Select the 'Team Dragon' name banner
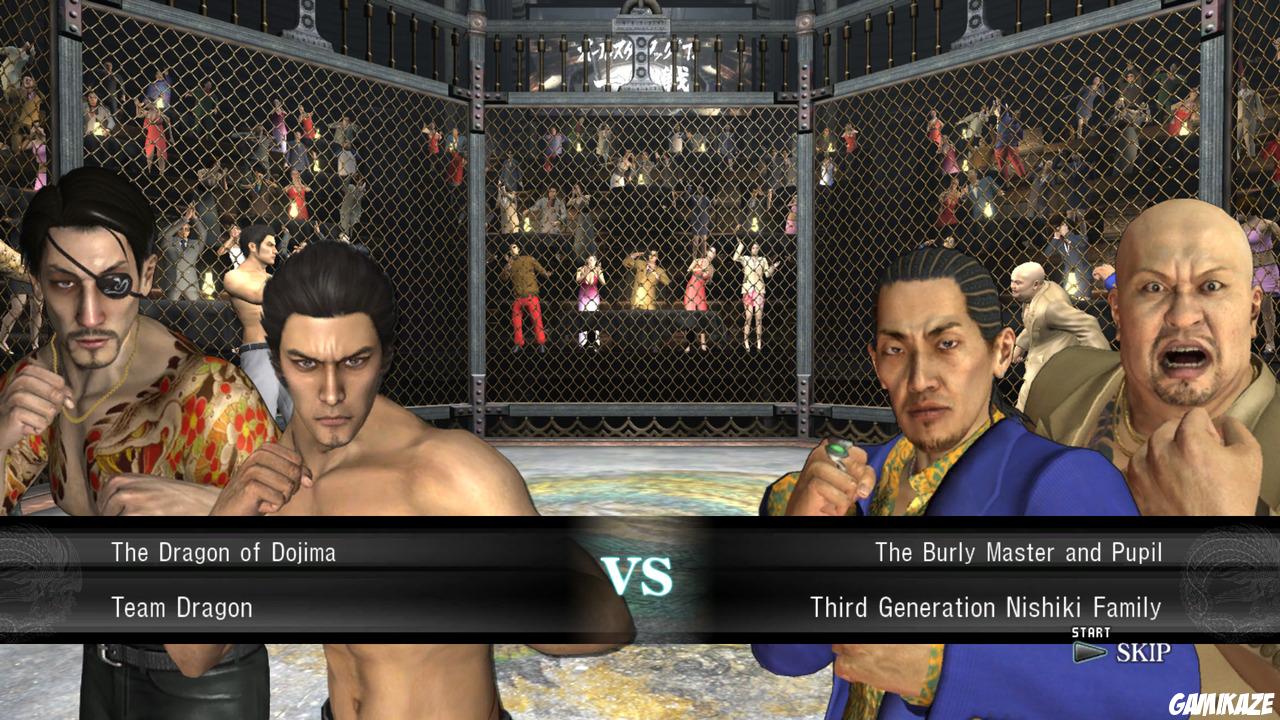Screen dimensions: 1280x720 [178, 607]
